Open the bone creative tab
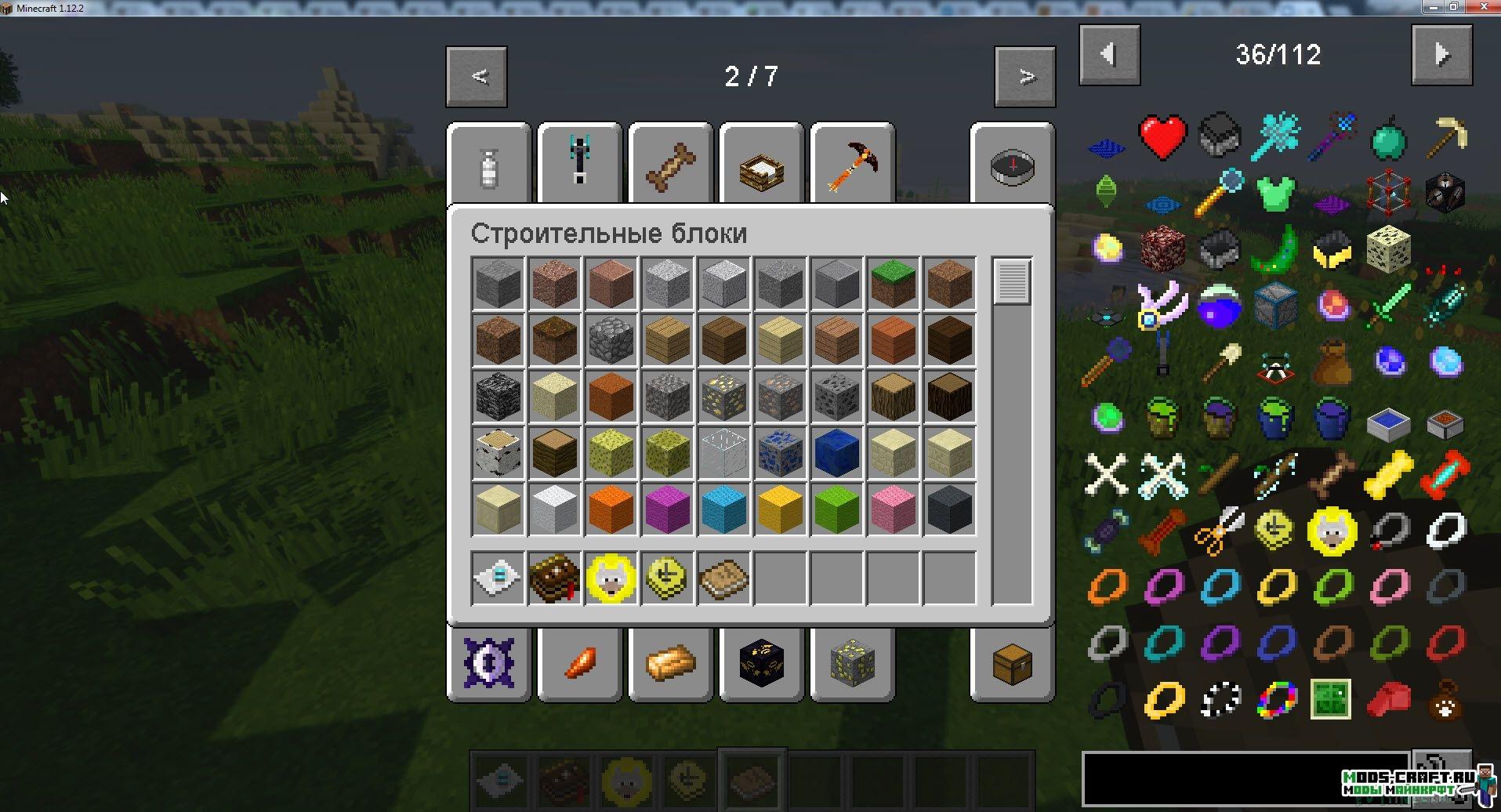The width and height of the screenshot is (1501, 812). point(671,166)
